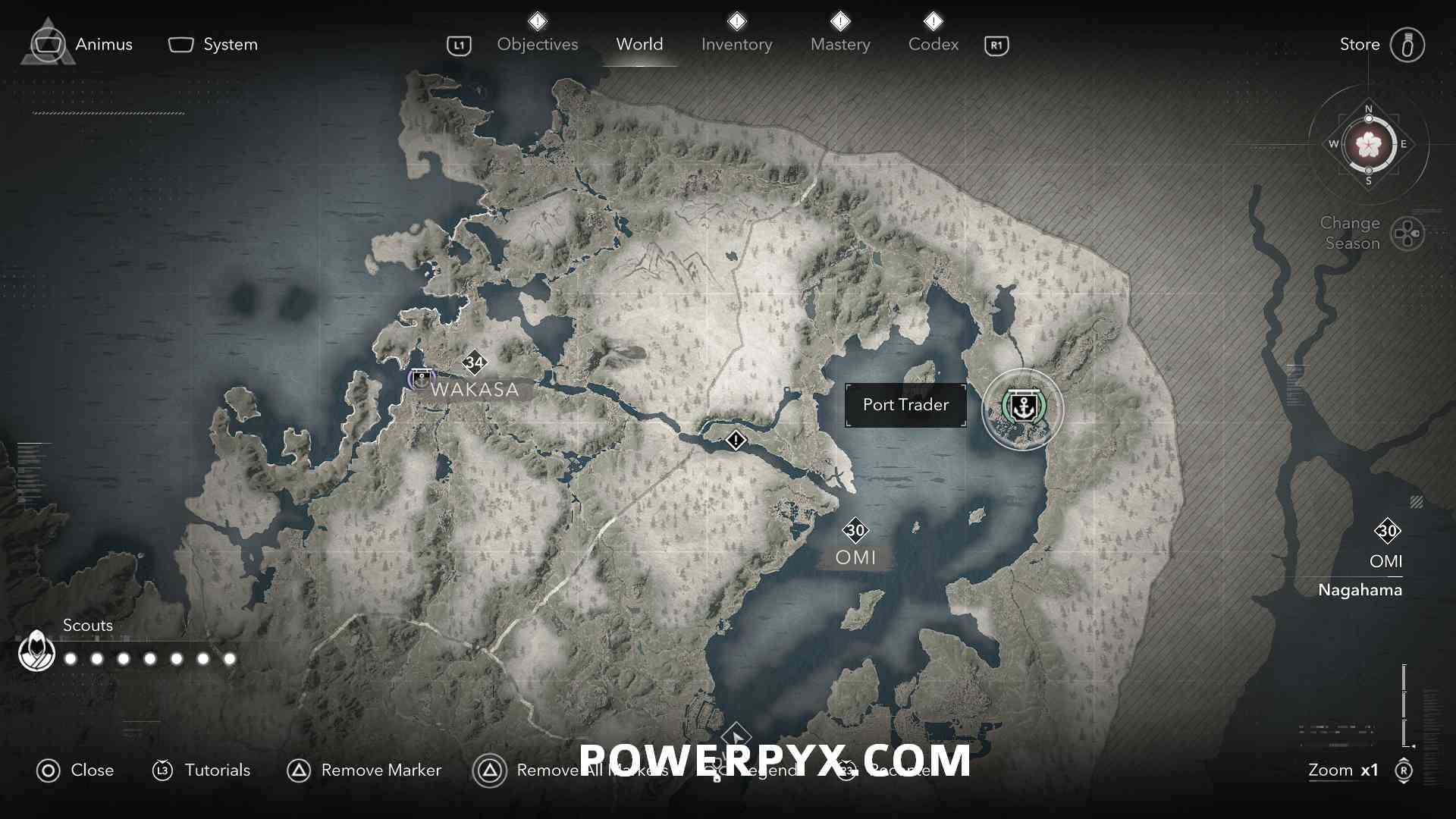
Task: Switch to the World tab
Action: (639, 44)
